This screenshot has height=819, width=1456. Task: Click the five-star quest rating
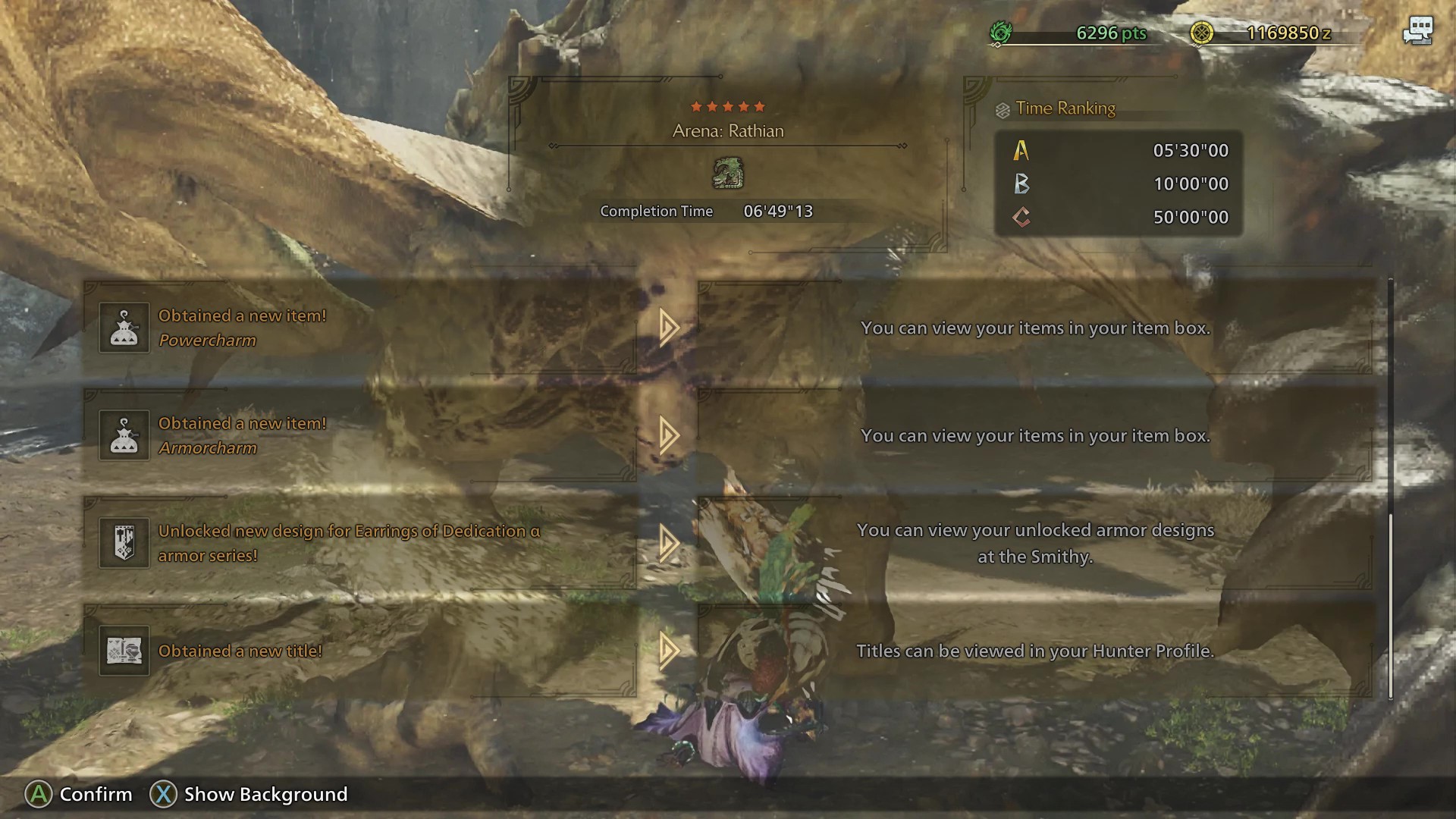[x=728, y=107]
